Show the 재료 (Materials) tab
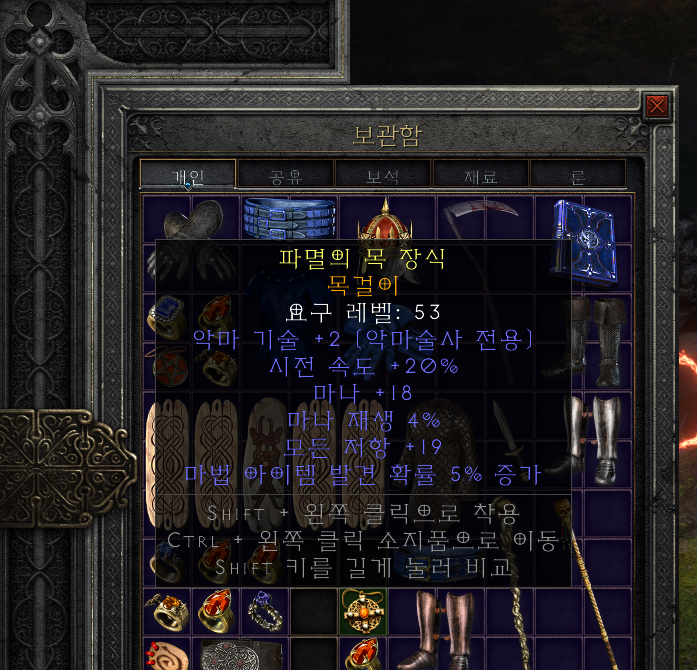The width and height of the screenshot is (697, 670). click(480, 176)
